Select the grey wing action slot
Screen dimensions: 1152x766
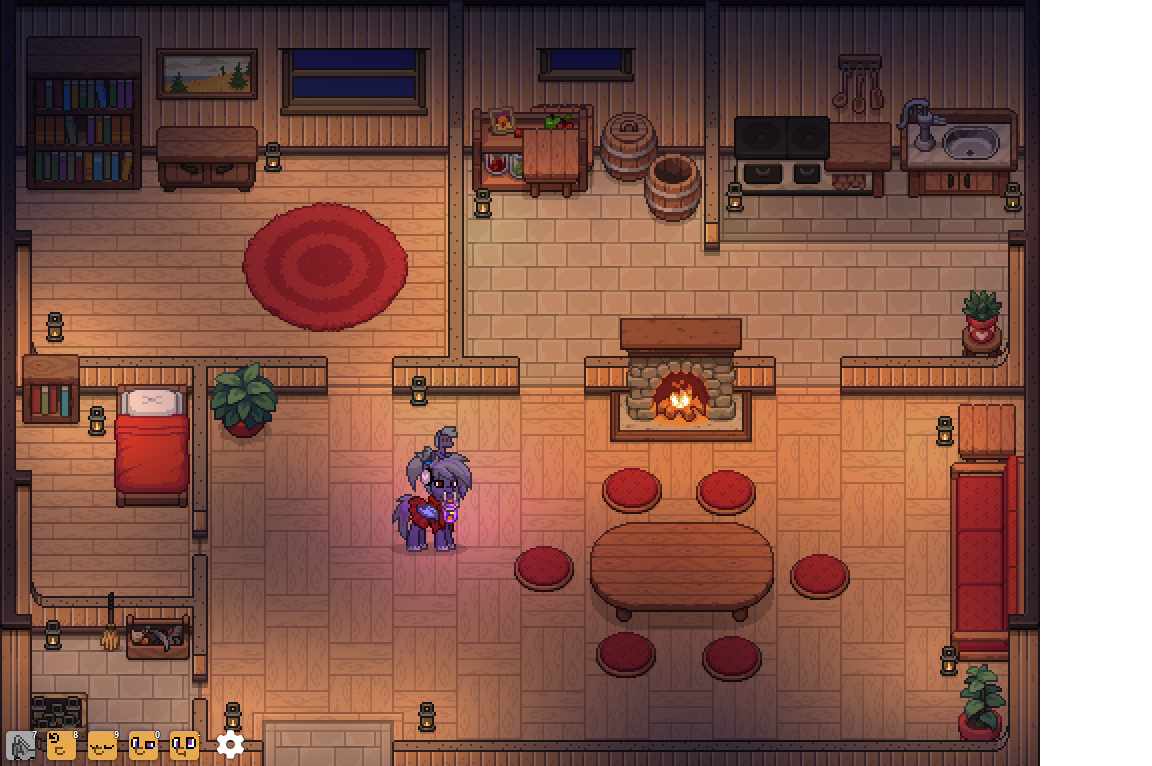coord(21,745)
